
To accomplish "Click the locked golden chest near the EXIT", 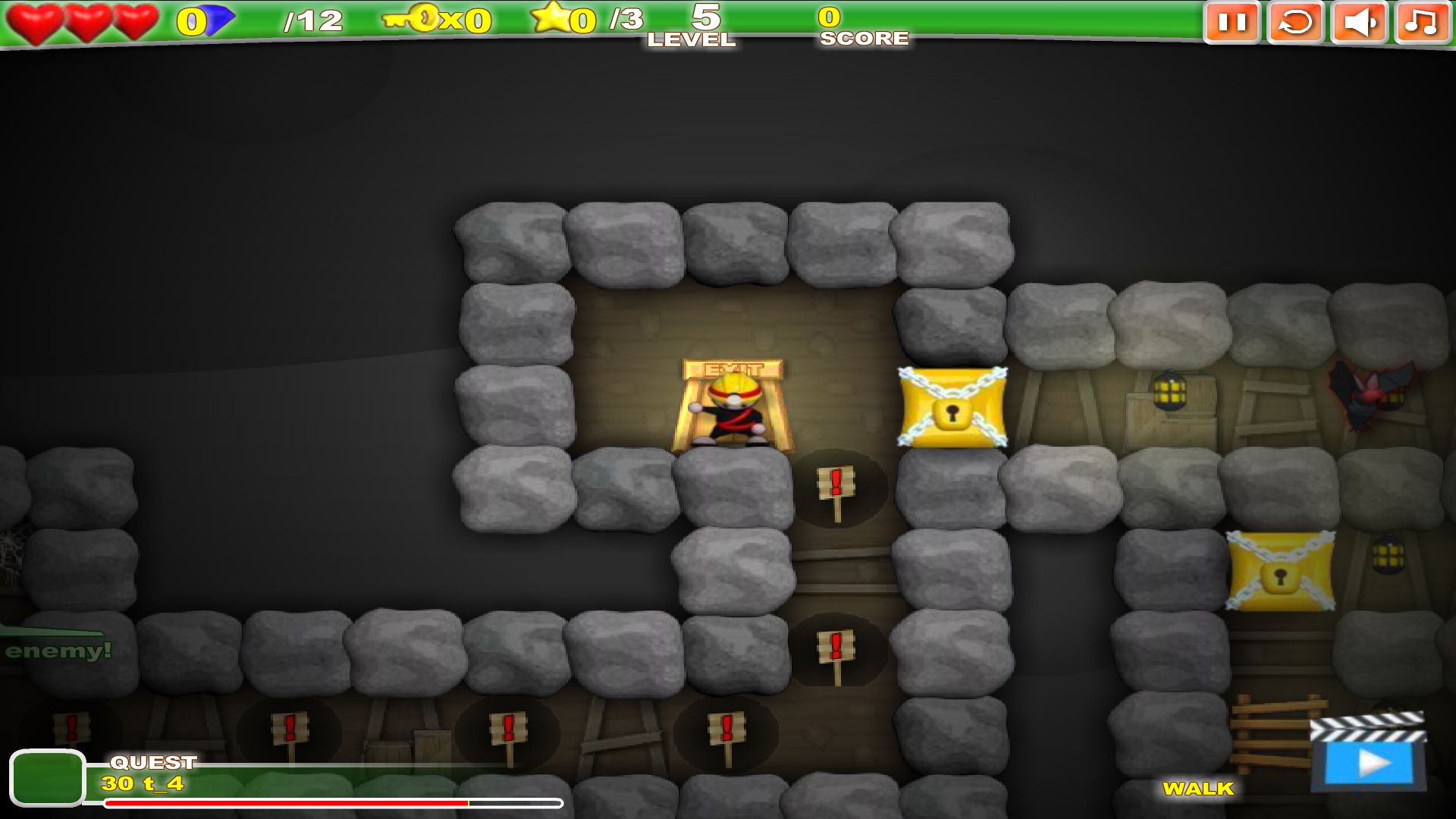I will [x=950, y=406].
